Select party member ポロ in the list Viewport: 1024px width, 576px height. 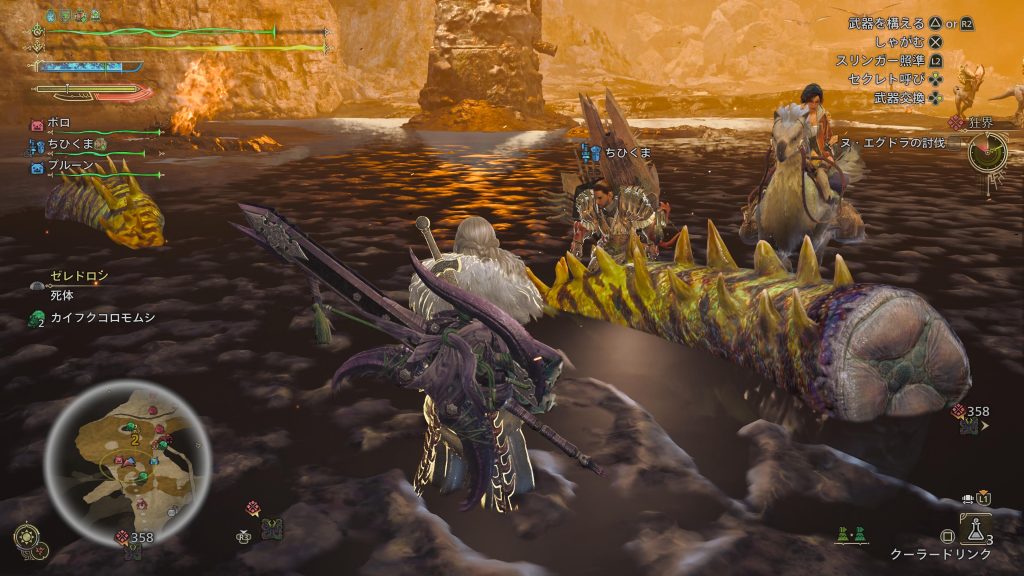pyautogui.click(x=59, y=124)
